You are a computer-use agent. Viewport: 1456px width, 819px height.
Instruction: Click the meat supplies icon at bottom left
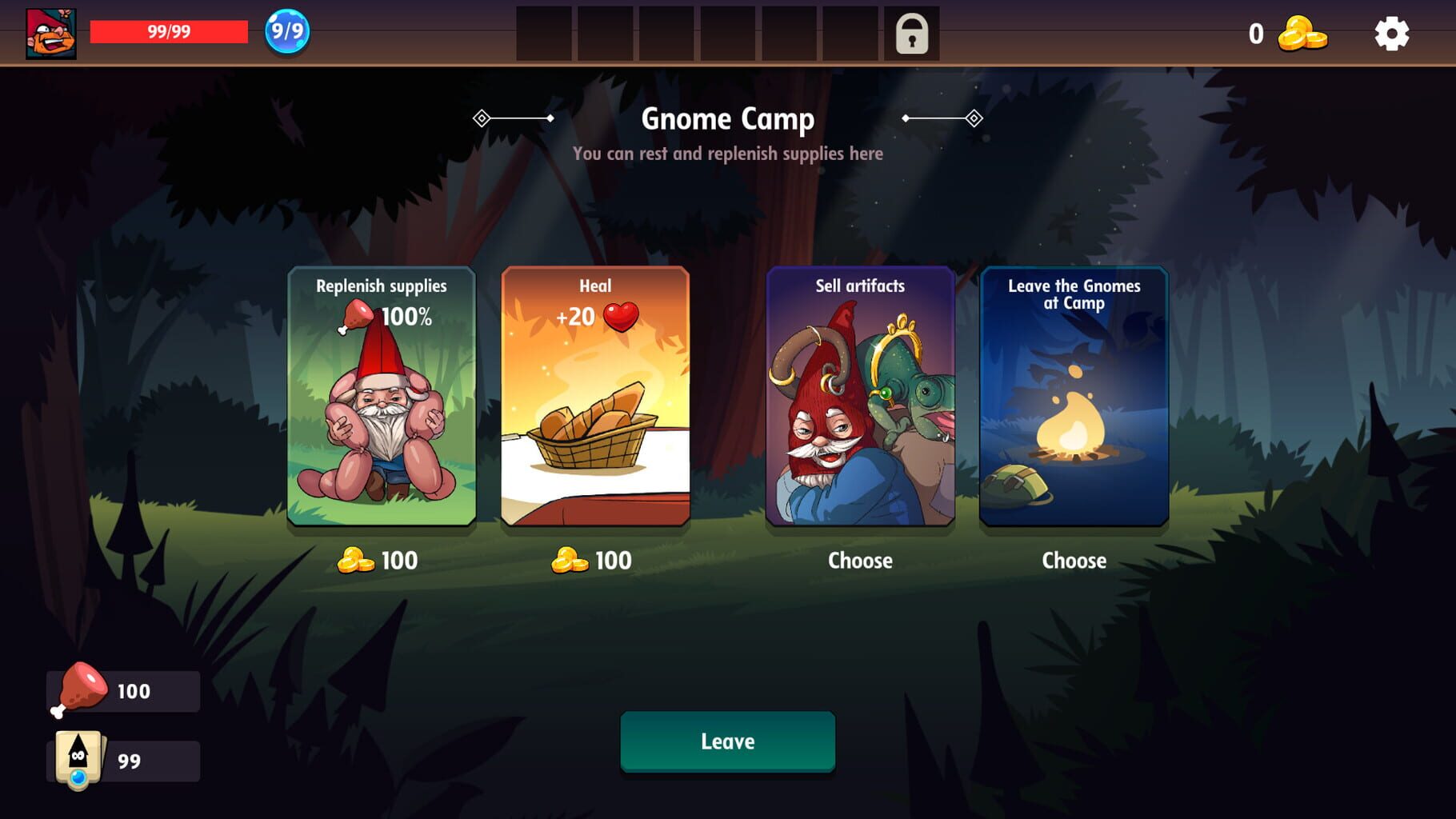point(78,689)
